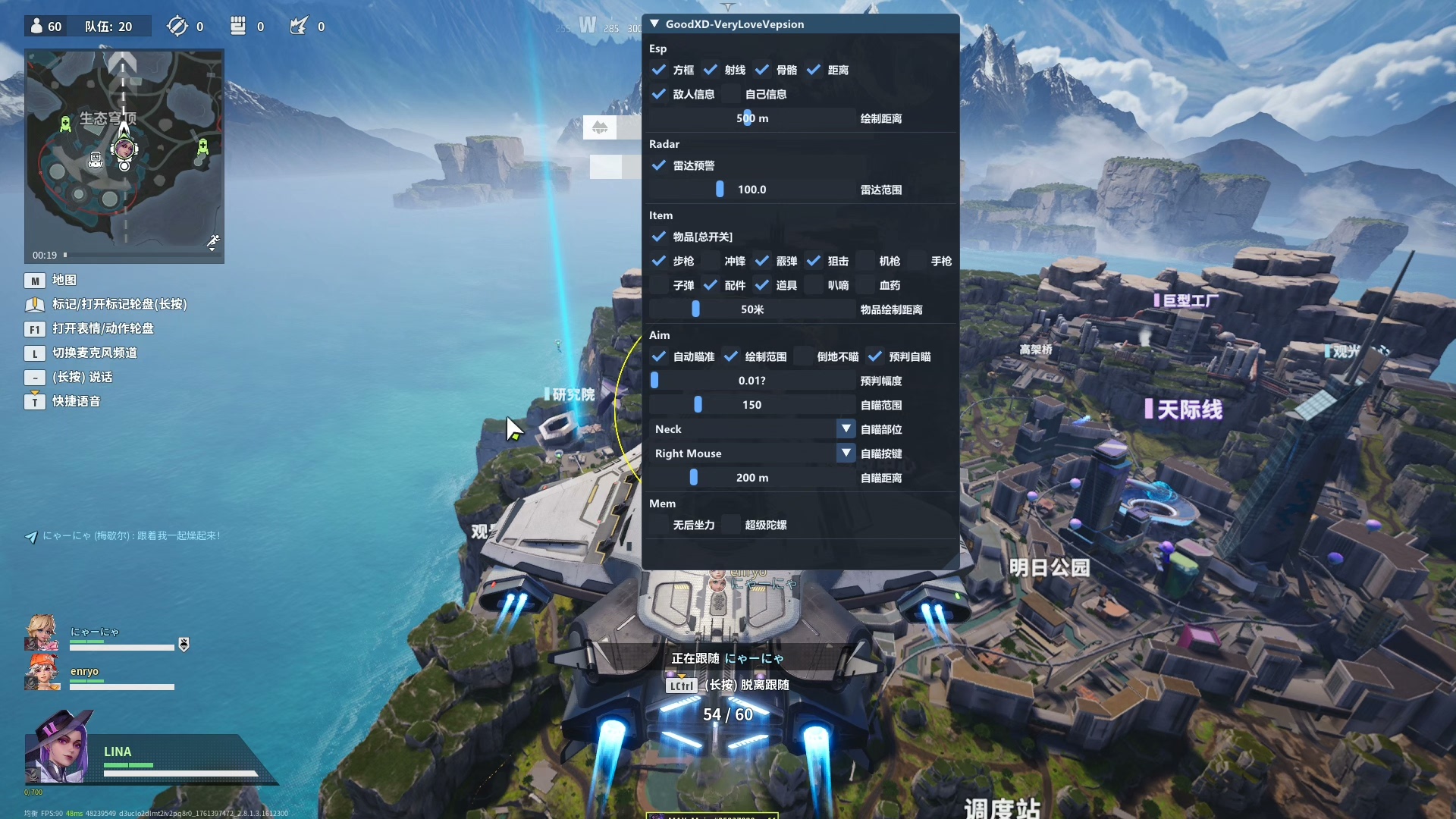This screenshot has height=819, width=1456.
Task: Click LINA's character portrait
Action: click(x=61, y=748)
